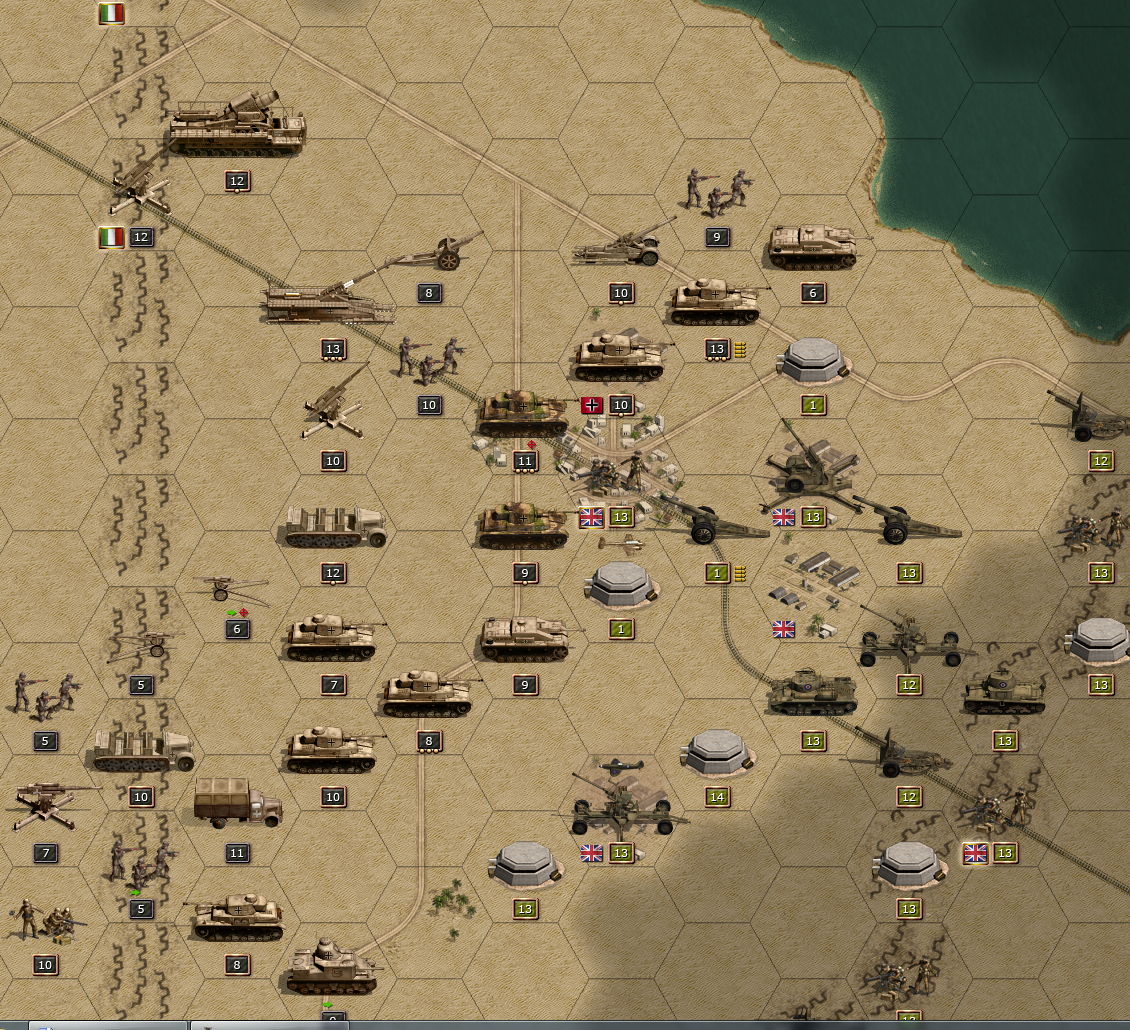Select the panzer with strength 7
1130x1030 pixels.
[332, 638]
